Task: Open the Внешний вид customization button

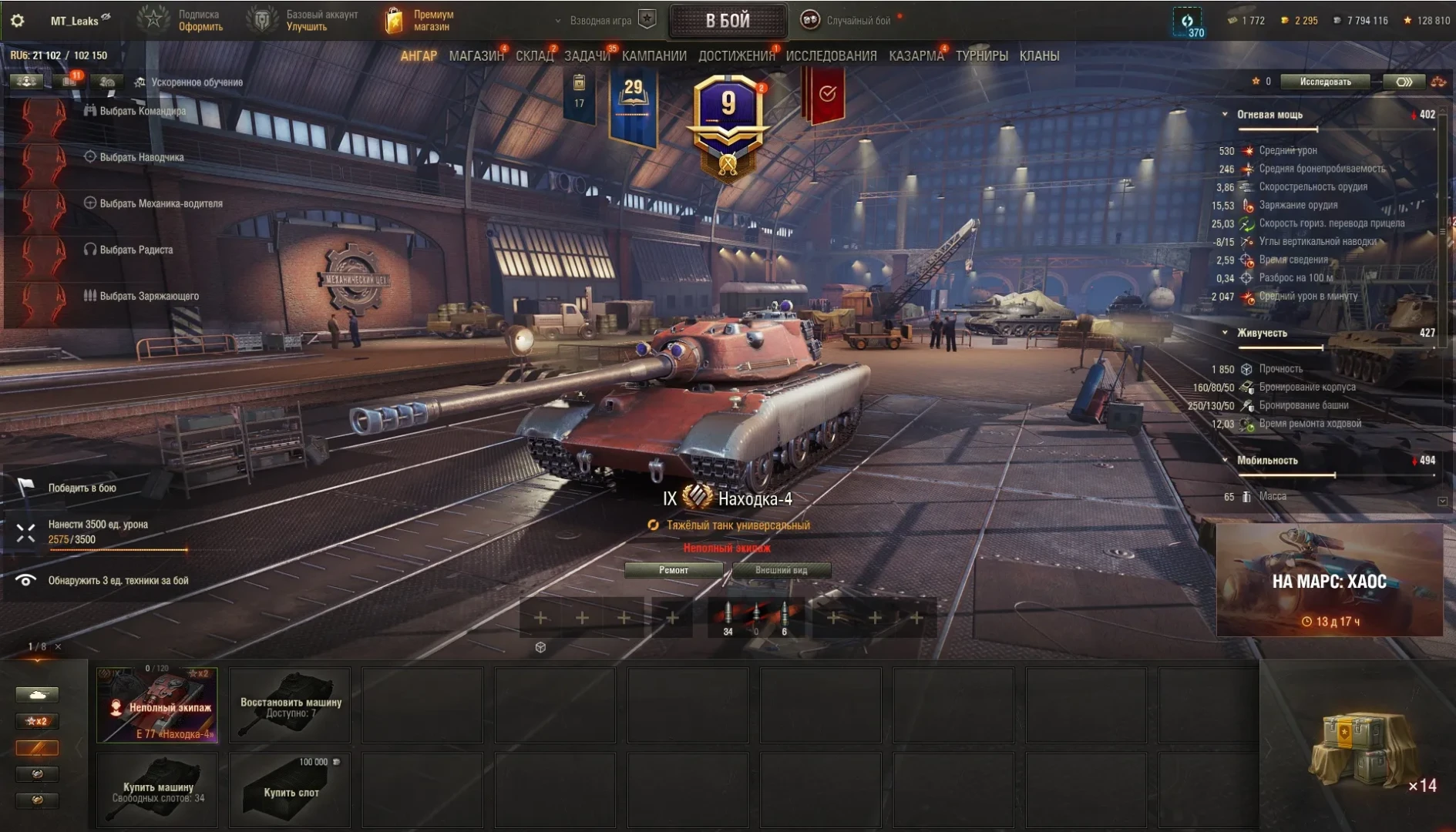Action: point(782,570)
